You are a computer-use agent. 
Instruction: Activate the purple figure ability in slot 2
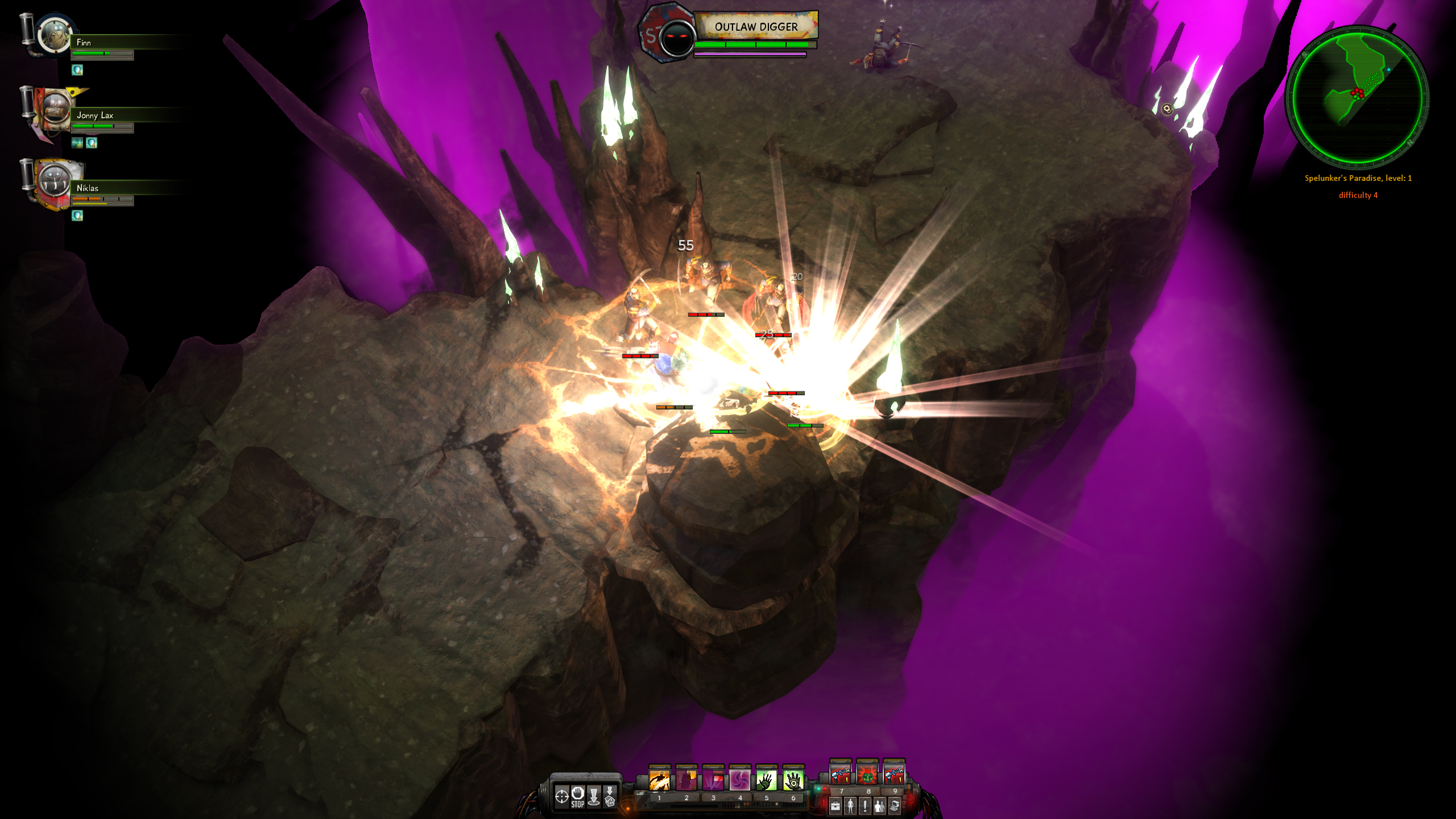click(686, 780)
